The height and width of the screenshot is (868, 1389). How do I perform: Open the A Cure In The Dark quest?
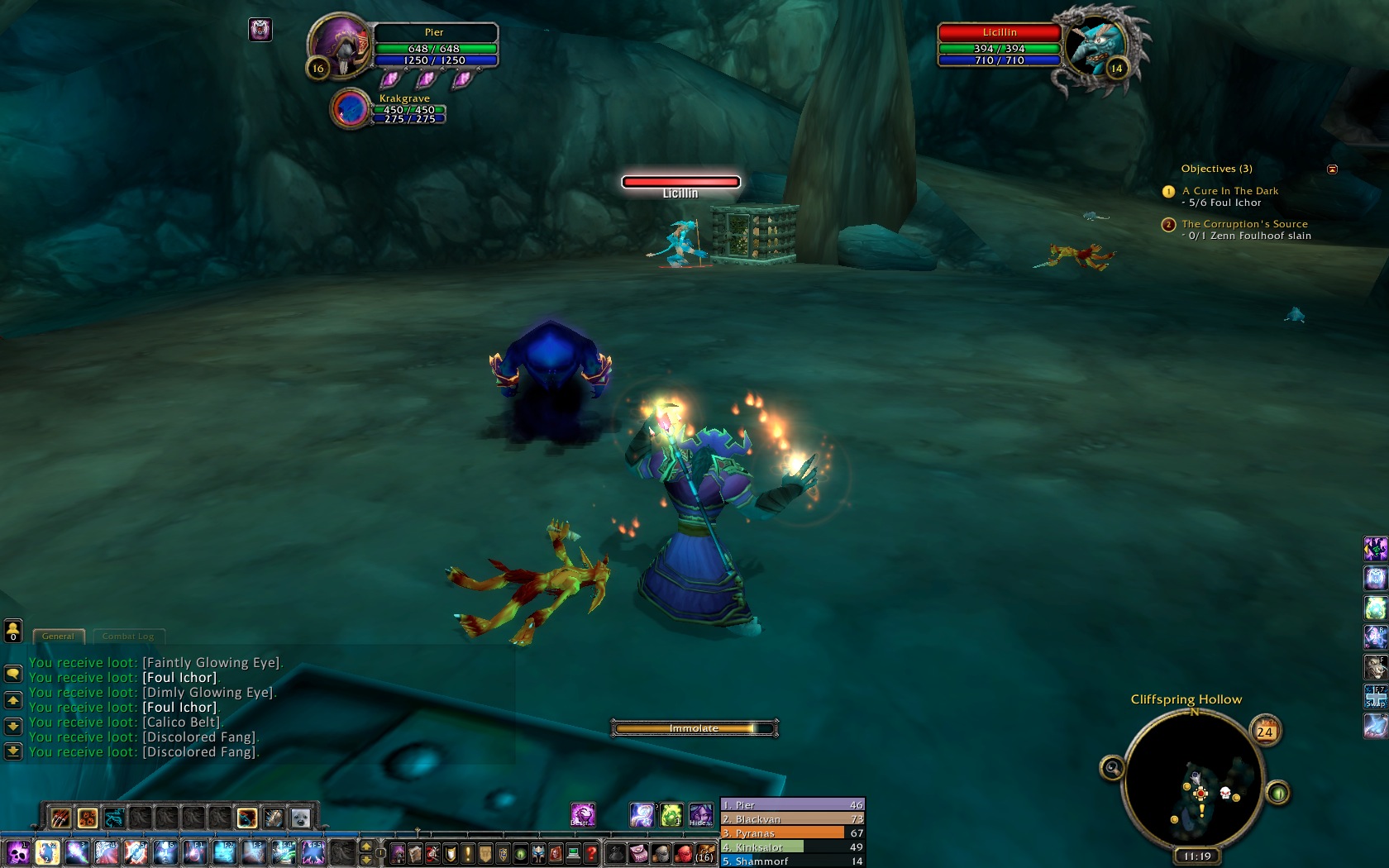[x=1229, y=191]
